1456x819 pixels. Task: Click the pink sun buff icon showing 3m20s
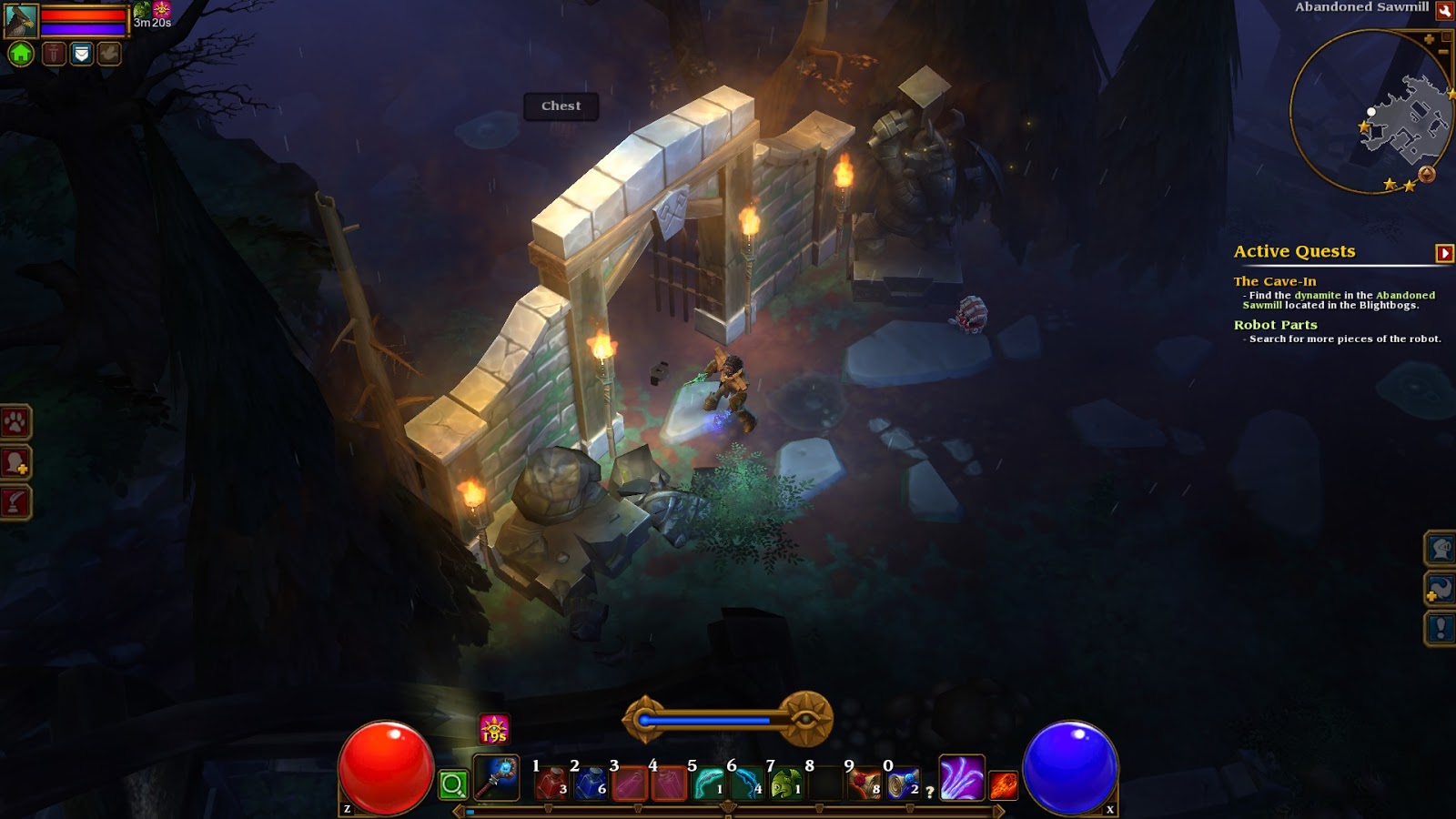tap(163, 11)
